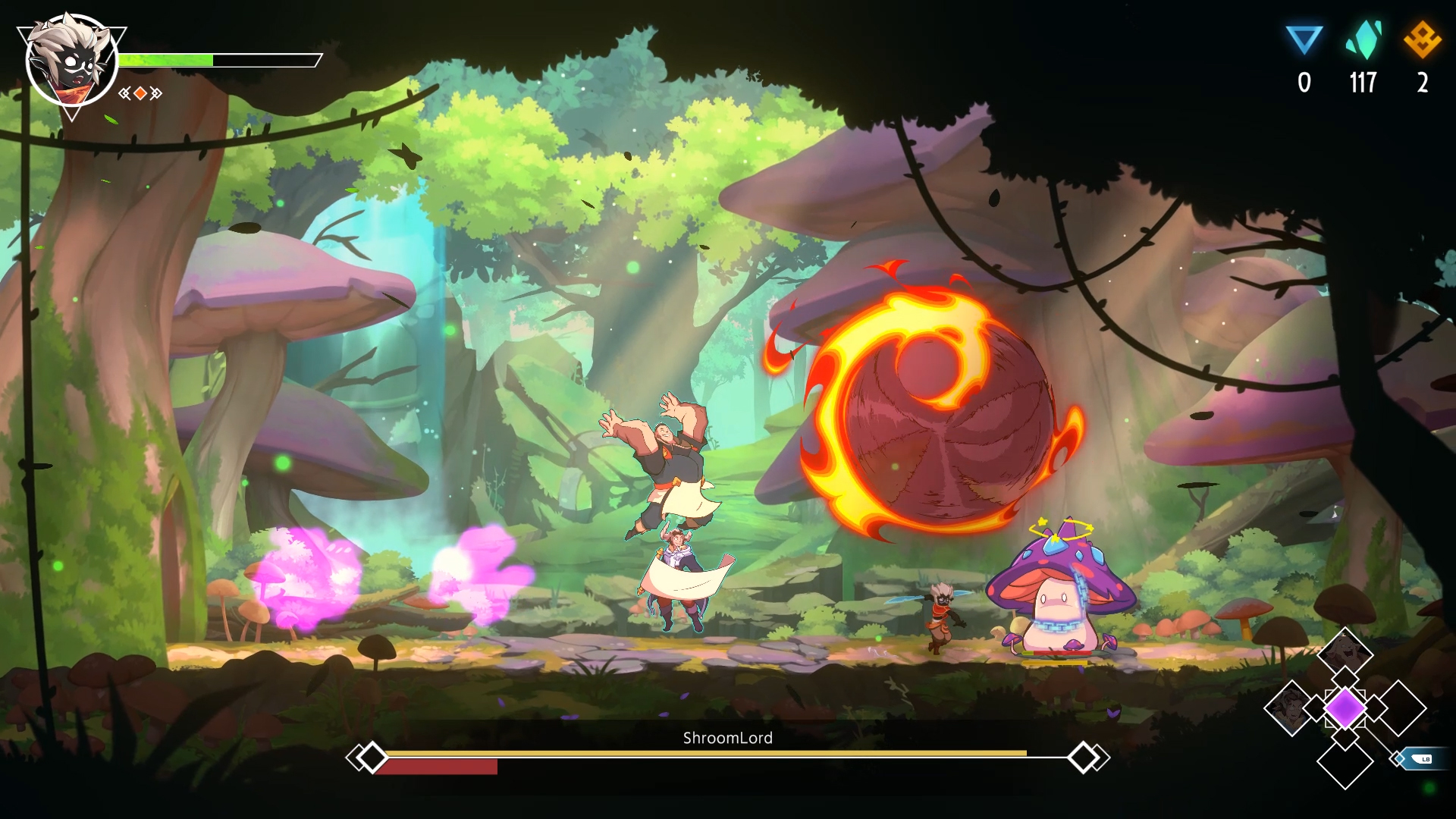Click the teal crystal currency icon

pos(1363,40)
